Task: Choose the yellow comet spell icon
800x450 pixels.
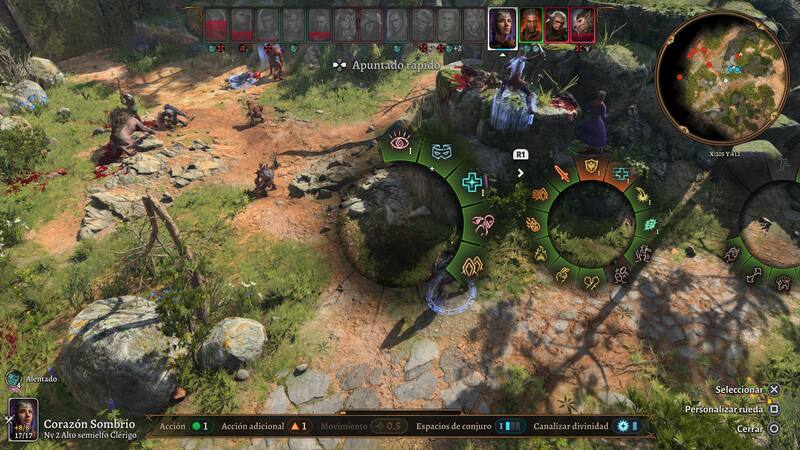Action: coord(641,196)
